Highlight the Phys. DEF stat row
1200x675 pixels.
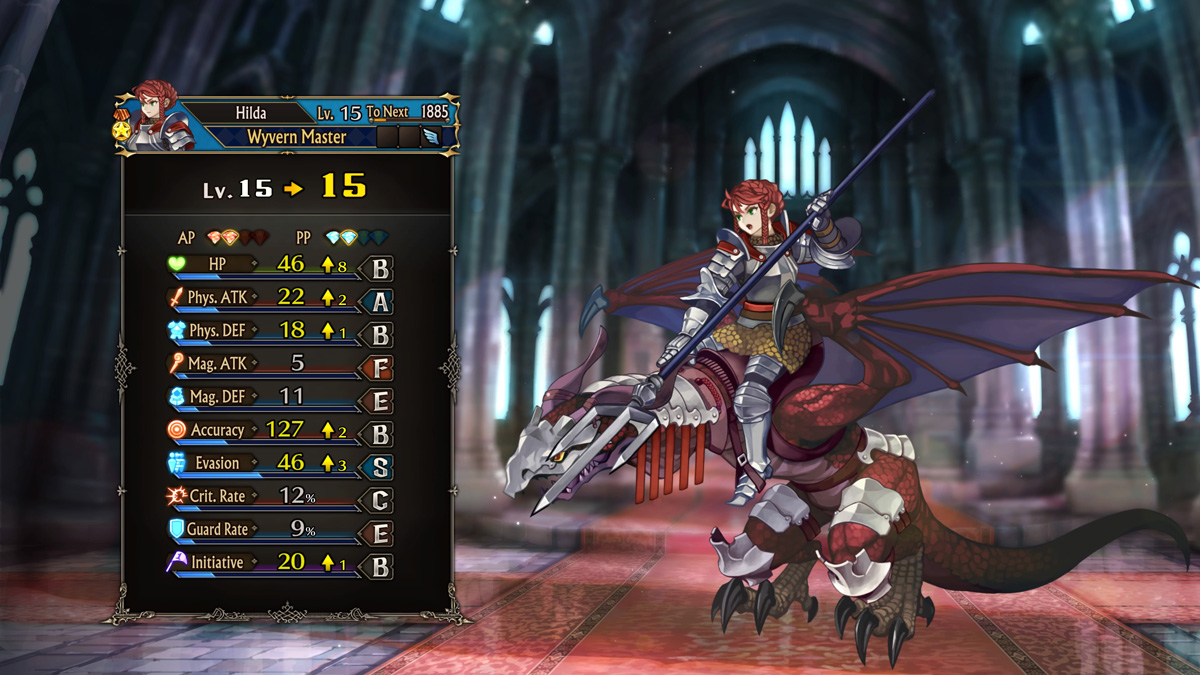tap(278, 331)
